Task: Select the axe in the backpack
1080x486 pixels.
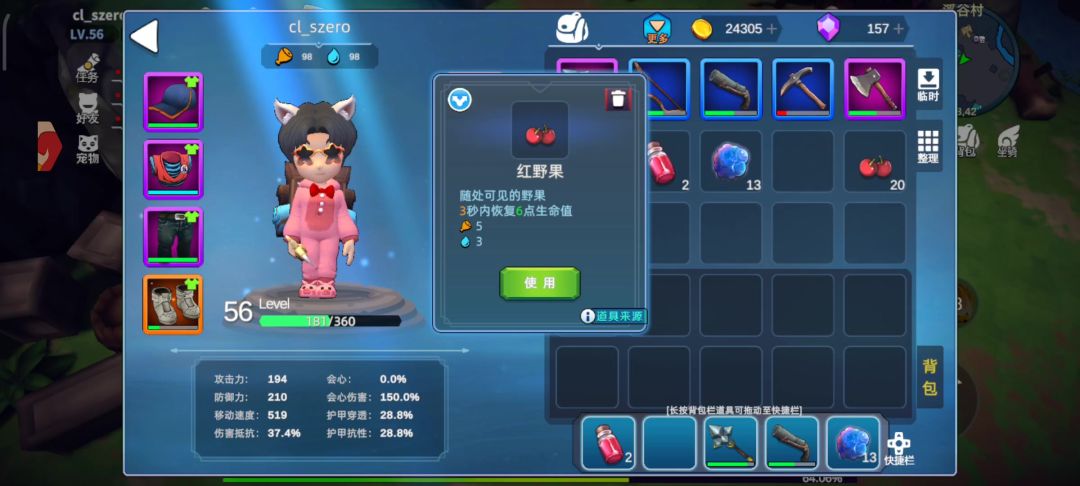Action: (875, 89)
